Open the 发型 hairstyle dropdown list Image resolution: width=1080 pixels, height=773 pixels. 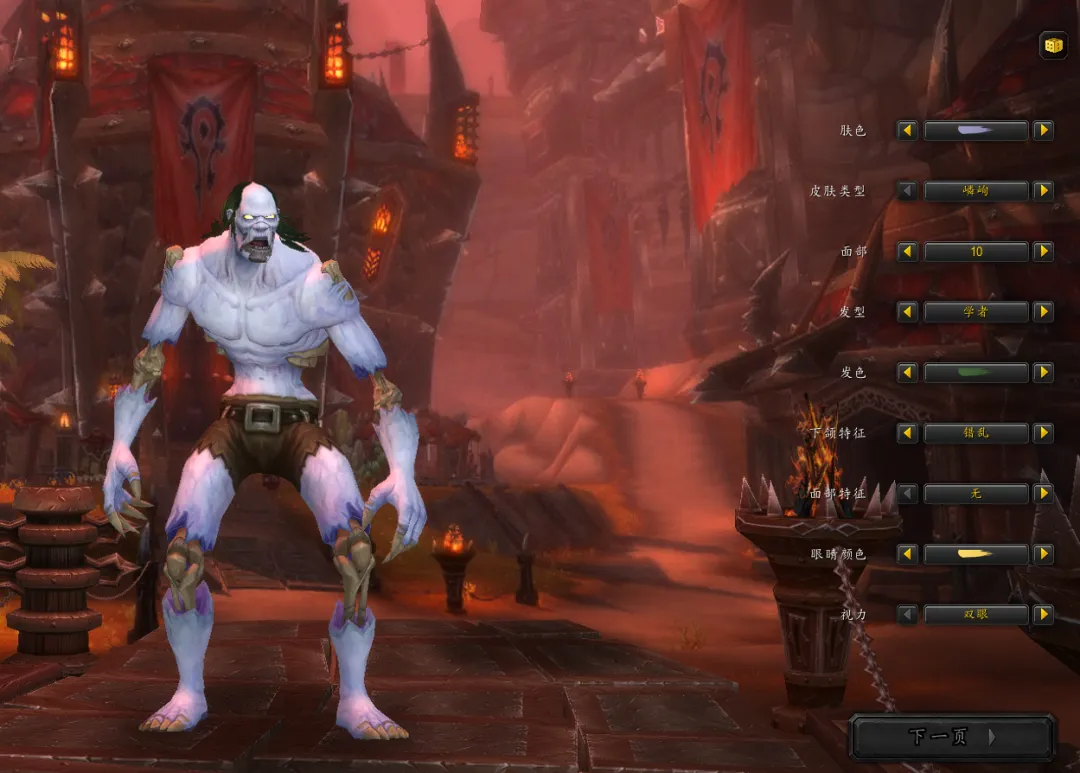[x=975, y=312]
